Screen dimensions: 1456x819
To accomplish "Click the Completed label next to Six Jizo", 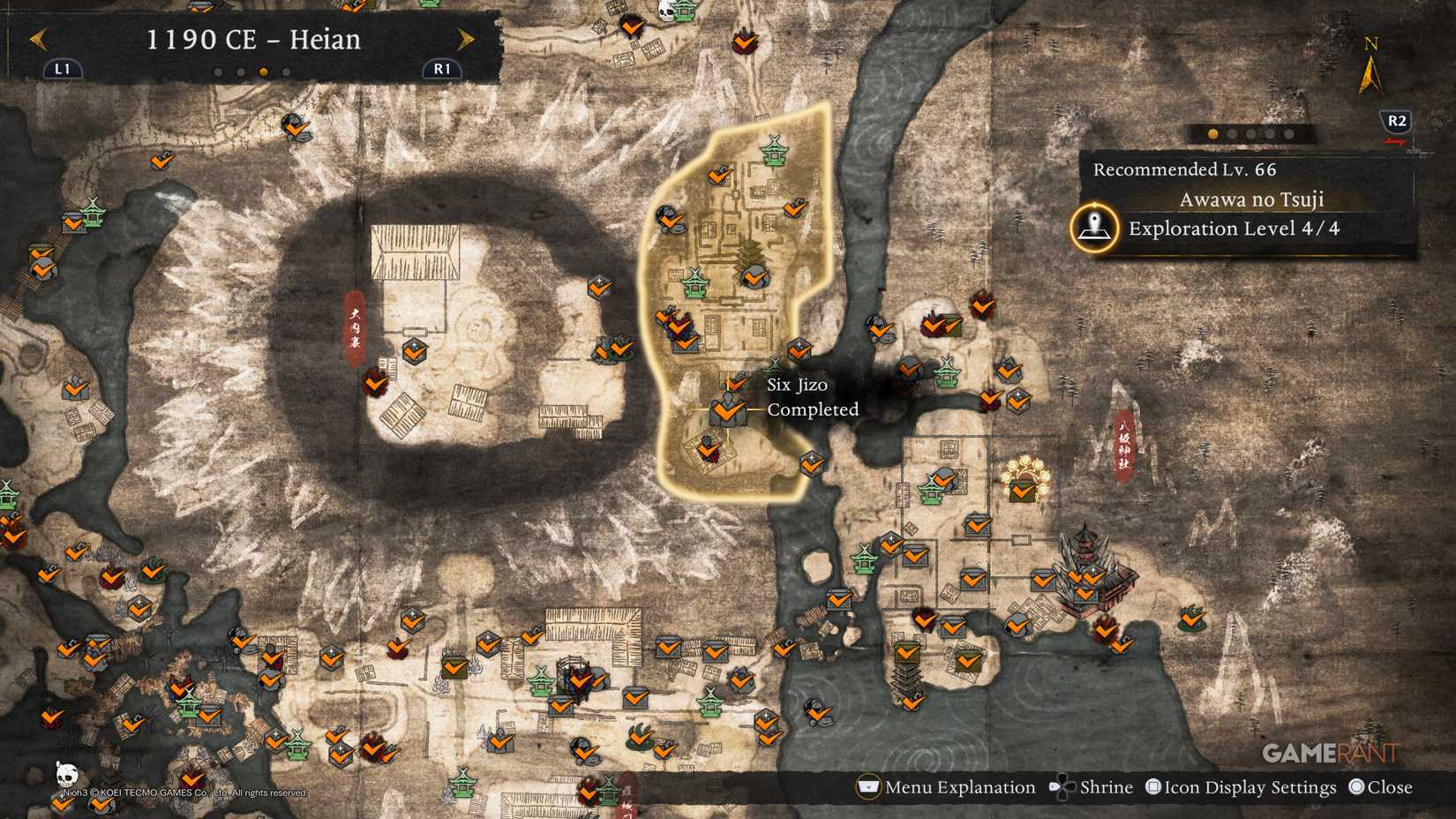I will tap(813, 409).
